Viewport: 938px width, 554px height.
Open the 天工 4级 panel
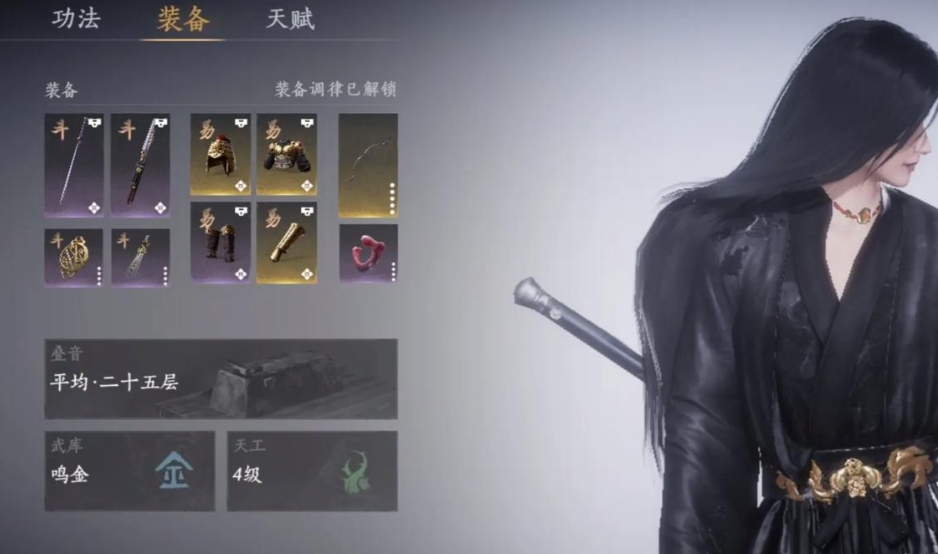[x=312, y=471]
